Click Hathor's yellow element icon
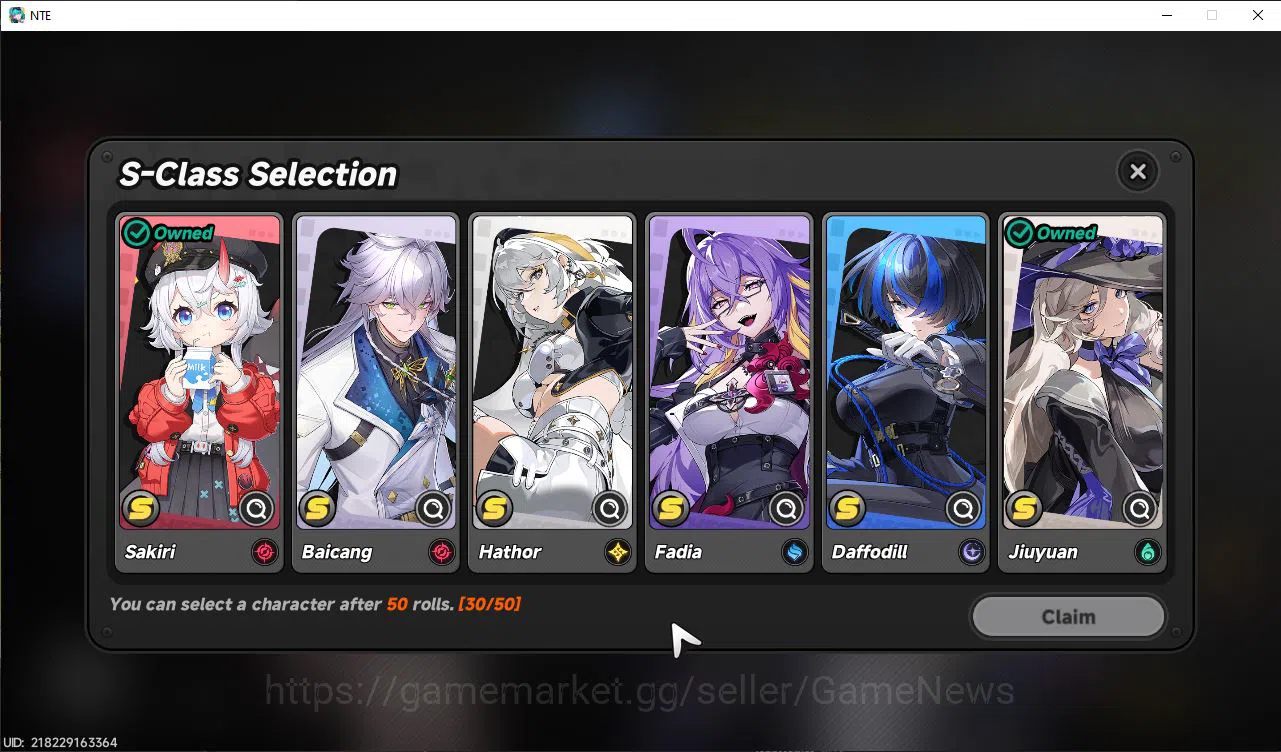1281x752 pixels. pos(617,552)
